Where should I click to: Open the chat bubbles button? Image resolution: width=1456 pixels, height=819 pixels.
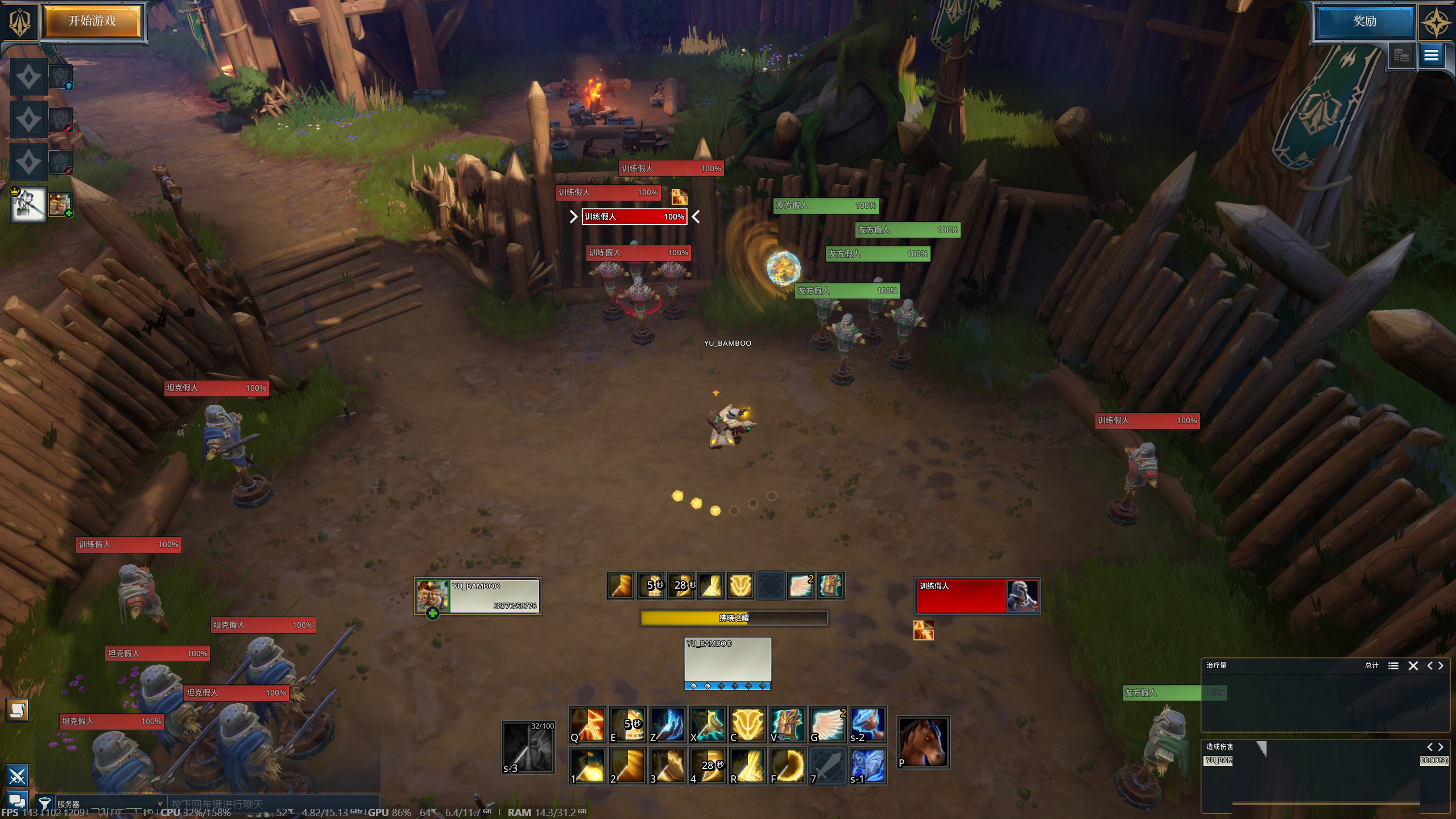point(17,802)
